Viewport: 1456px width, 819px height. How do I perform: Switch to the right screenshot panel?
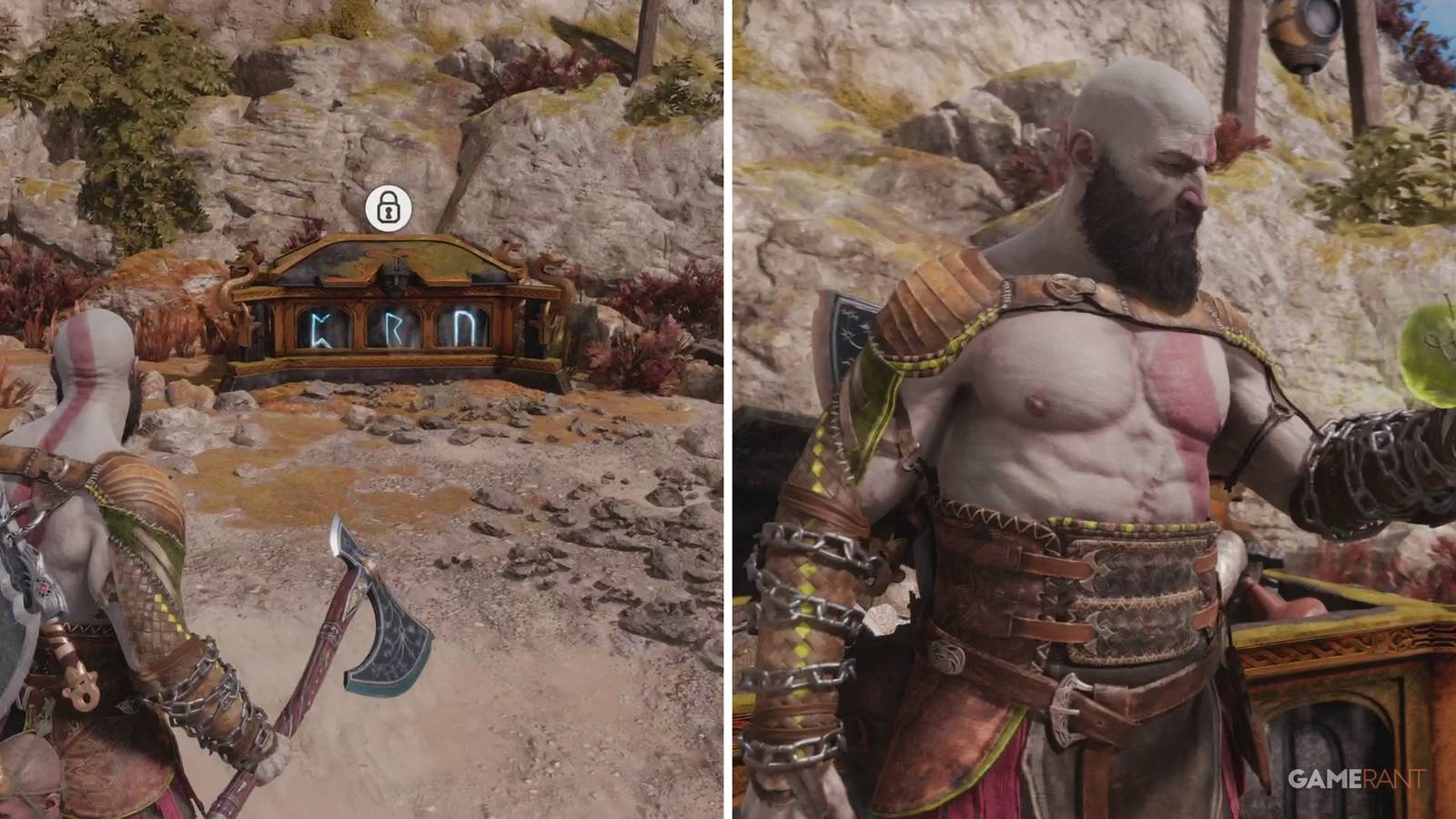[x=1092, y=409]
